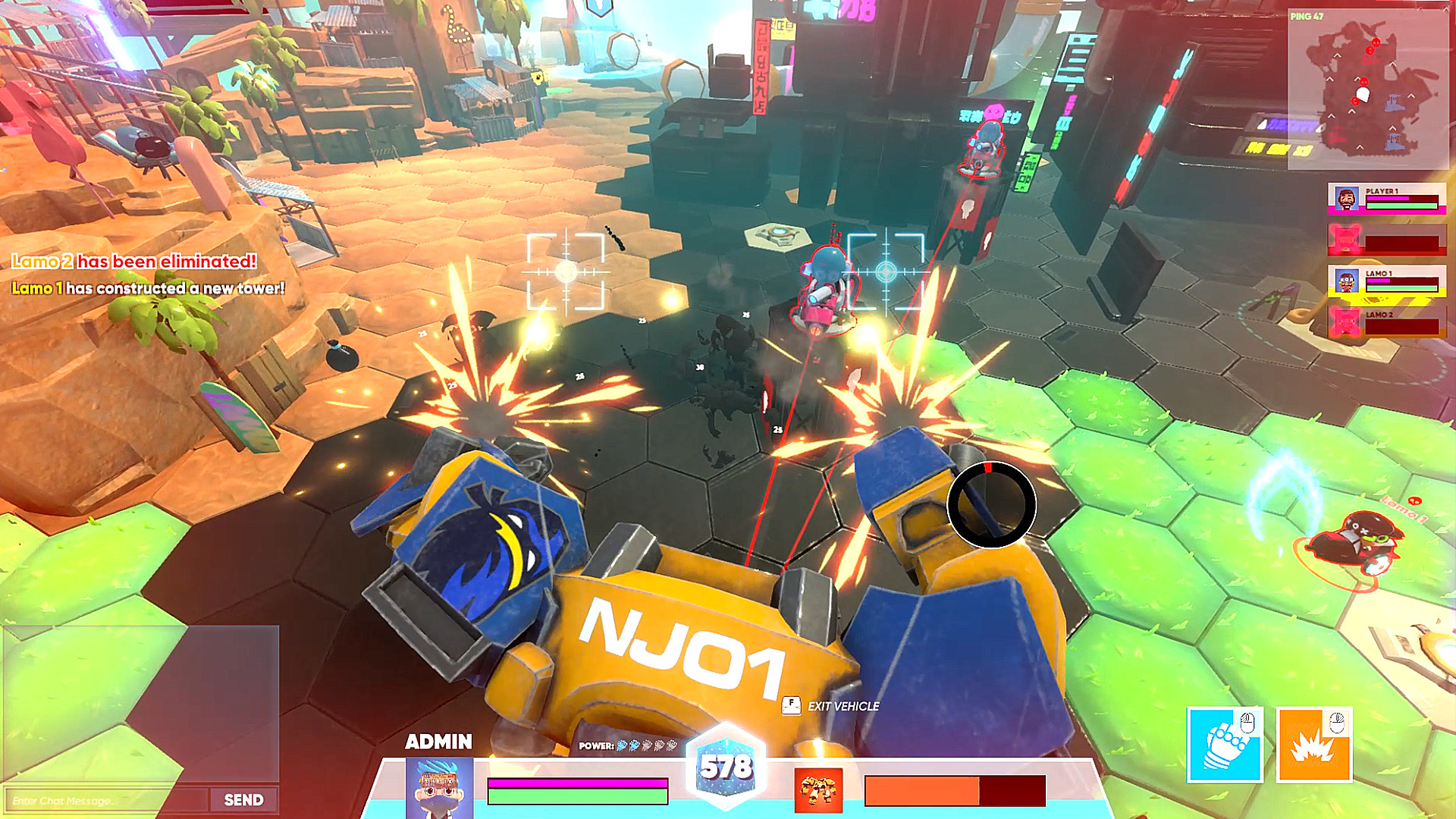Click the 'Lamo 2 has been eliminated!' notification
The image size is (1456, 819).
(133, 260)
